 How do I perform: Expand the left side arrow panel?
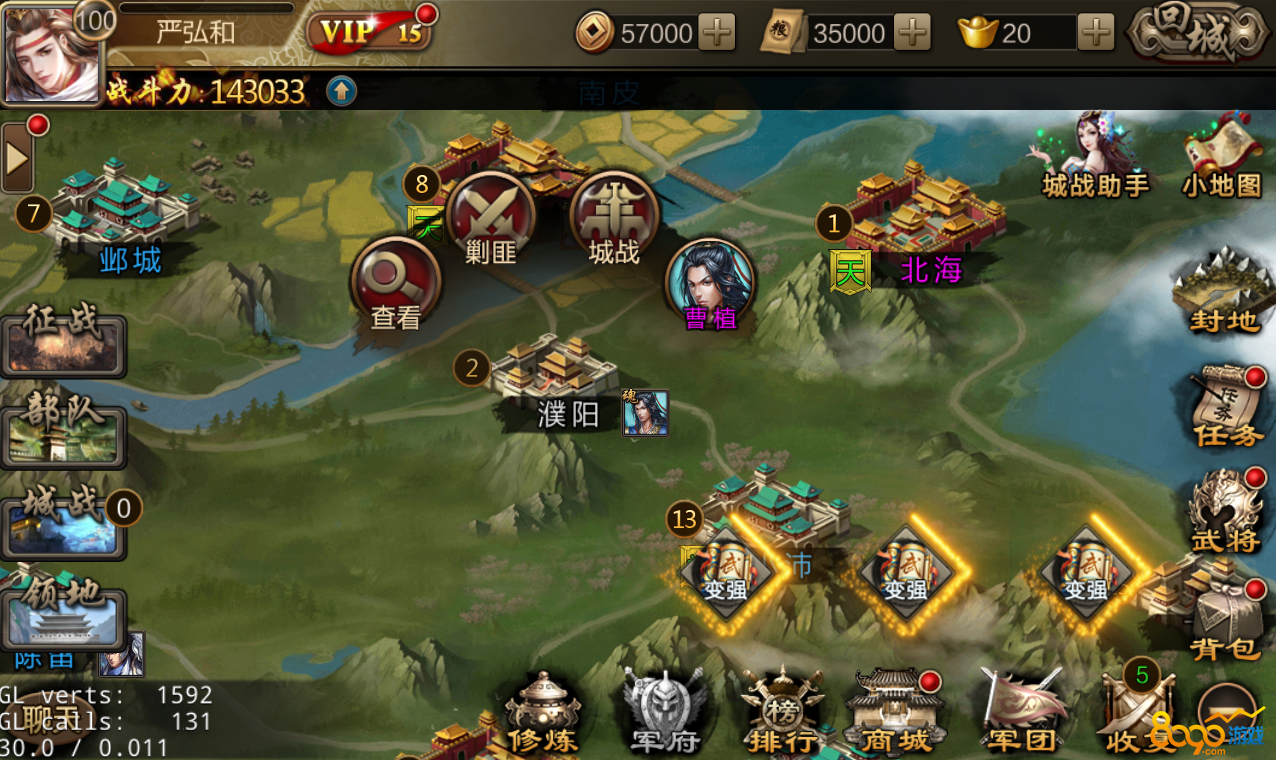point(17,157)
